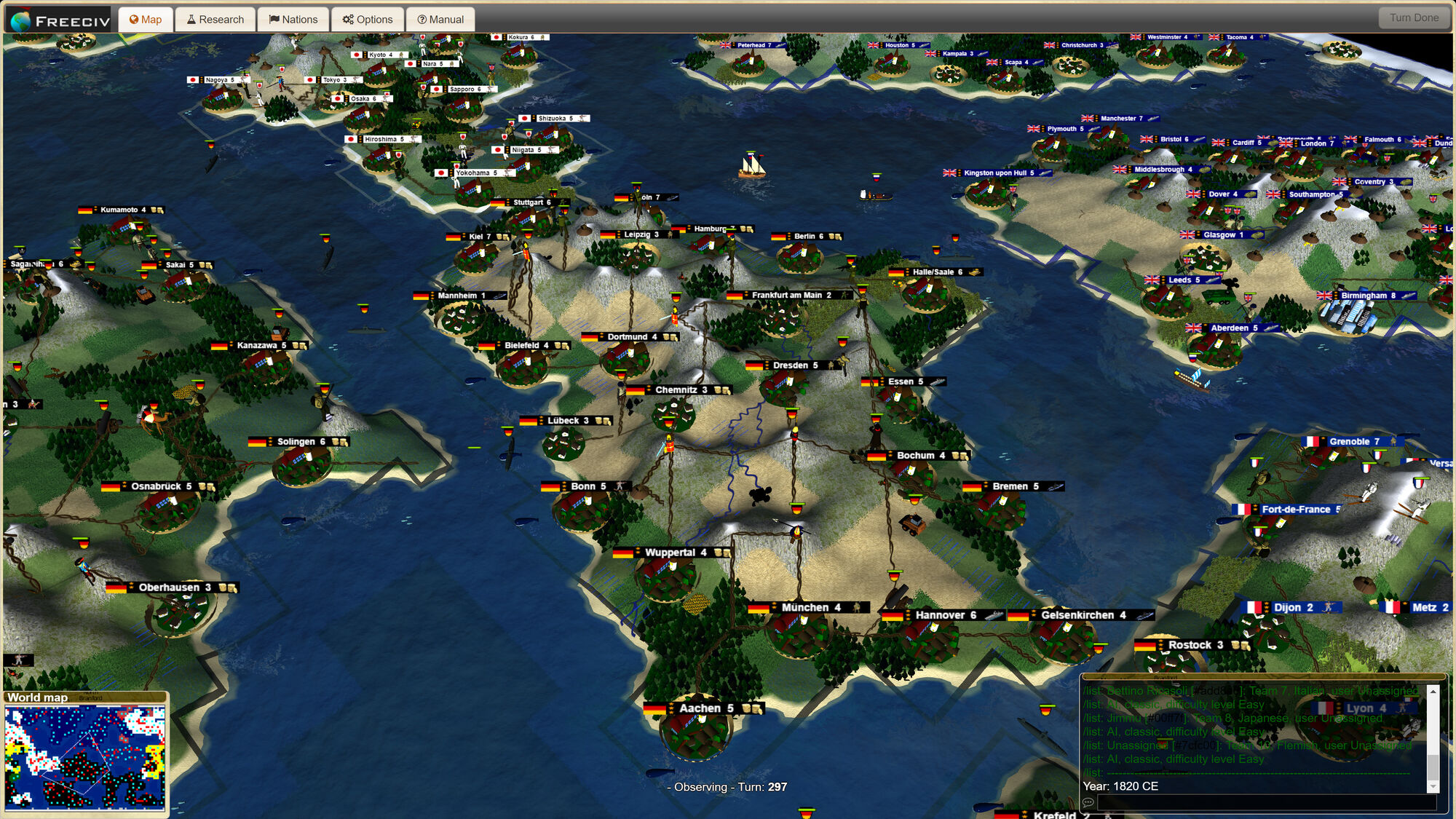
Task: Click the chat log scrollbar down arrow
Action: (x=1433, y=786)
